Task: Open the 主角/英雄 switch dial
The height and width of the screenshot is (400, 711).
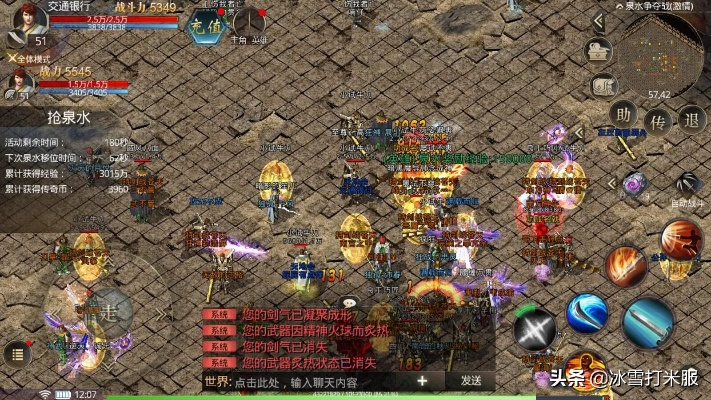Action: coord(248,22)
